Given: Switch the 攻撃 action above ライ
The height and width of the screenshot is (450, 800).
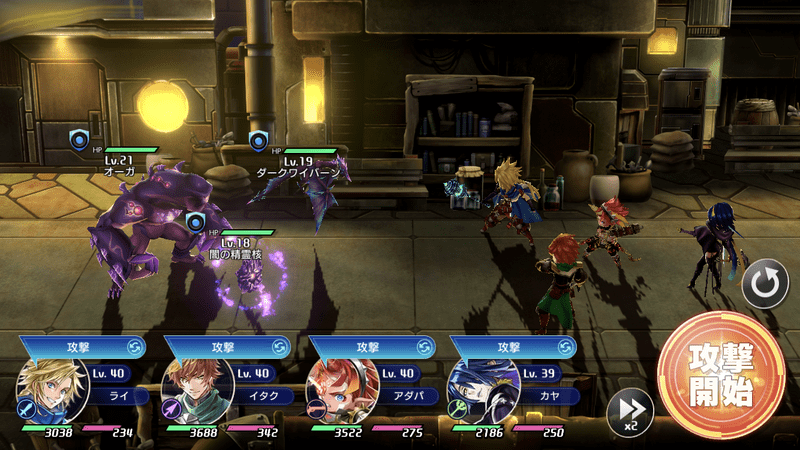Looking at the screenshot, I should click(134, 346).
